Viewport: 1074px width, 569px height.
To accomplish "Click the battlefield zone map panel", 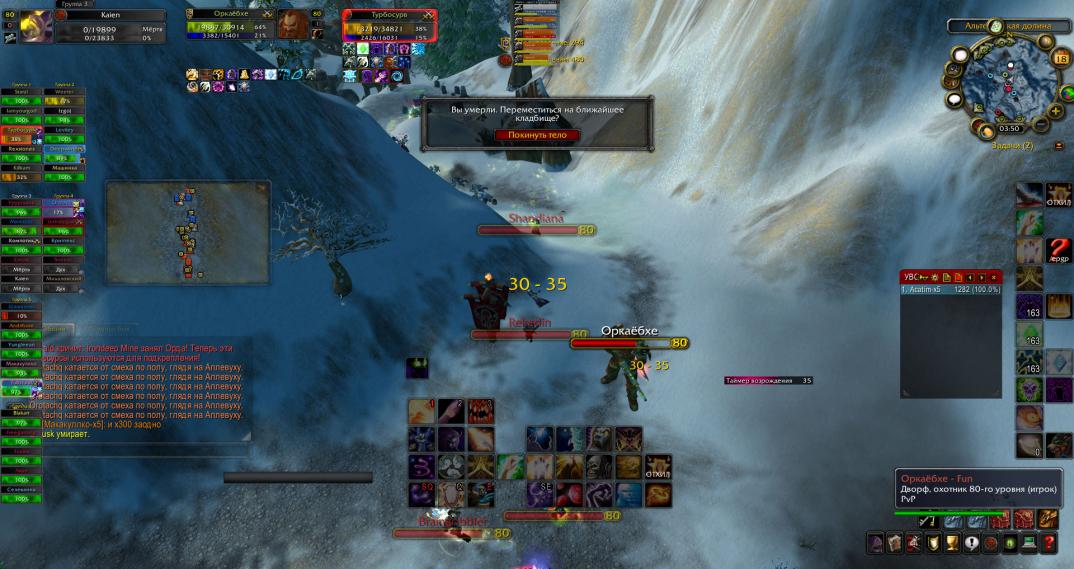I will click(187, 230).
